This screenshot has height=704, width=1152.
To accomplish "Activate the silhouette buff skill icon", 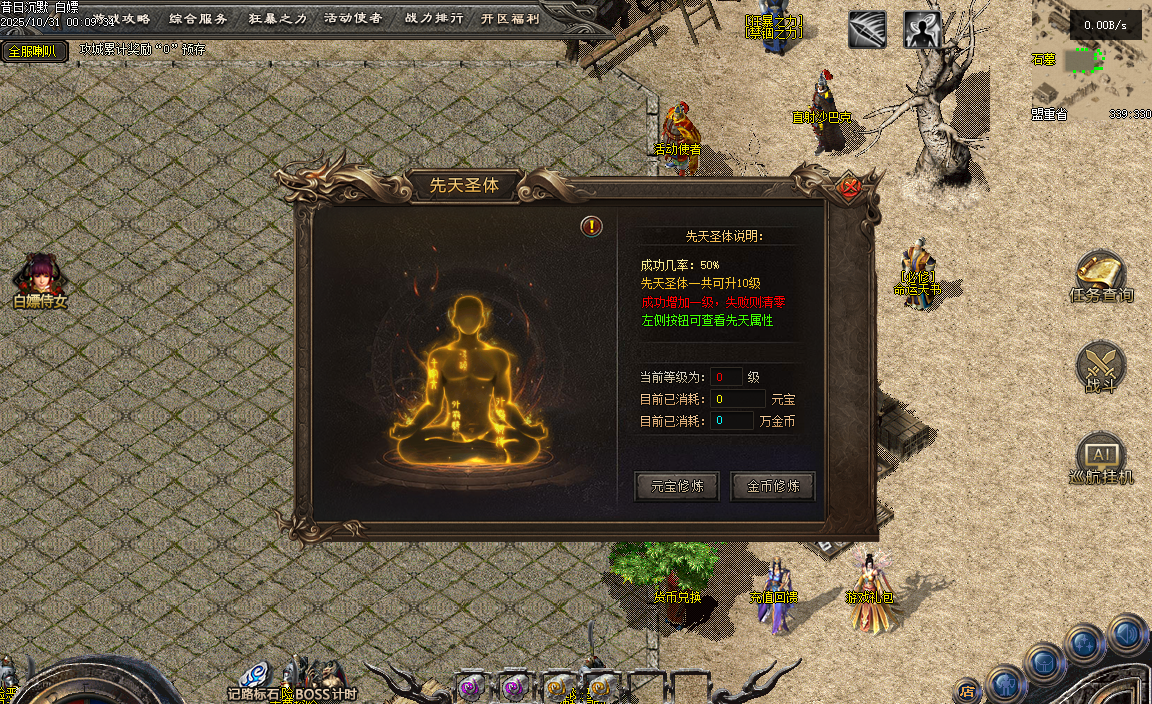I will pos(922,30).
